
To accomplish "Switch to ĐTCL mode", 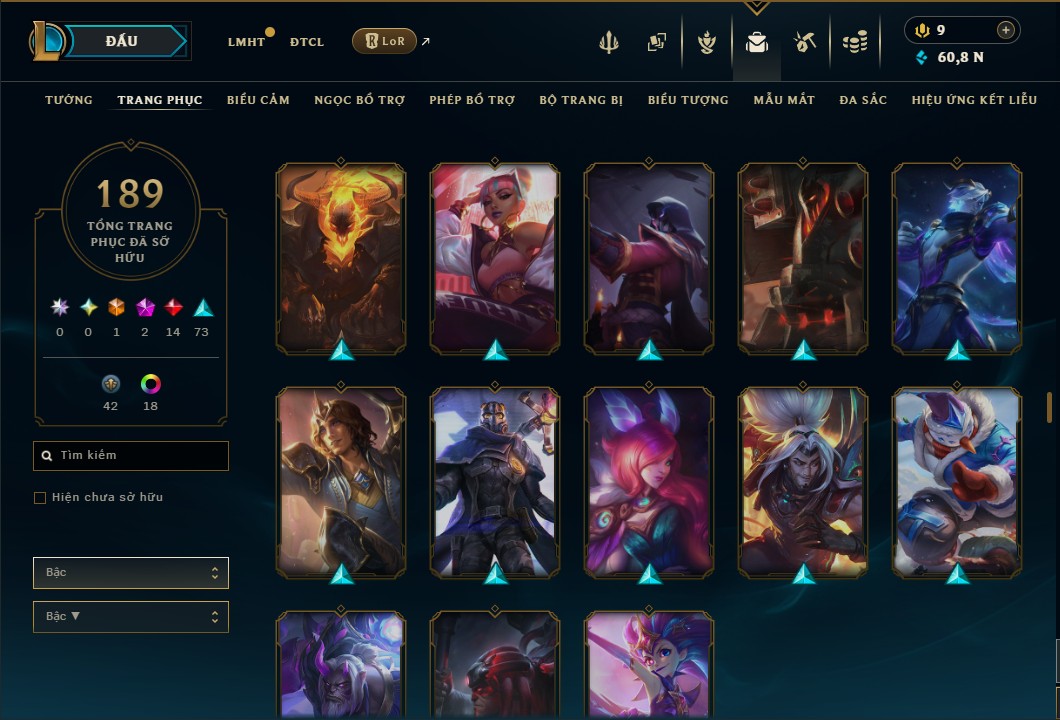I will 307,42.
